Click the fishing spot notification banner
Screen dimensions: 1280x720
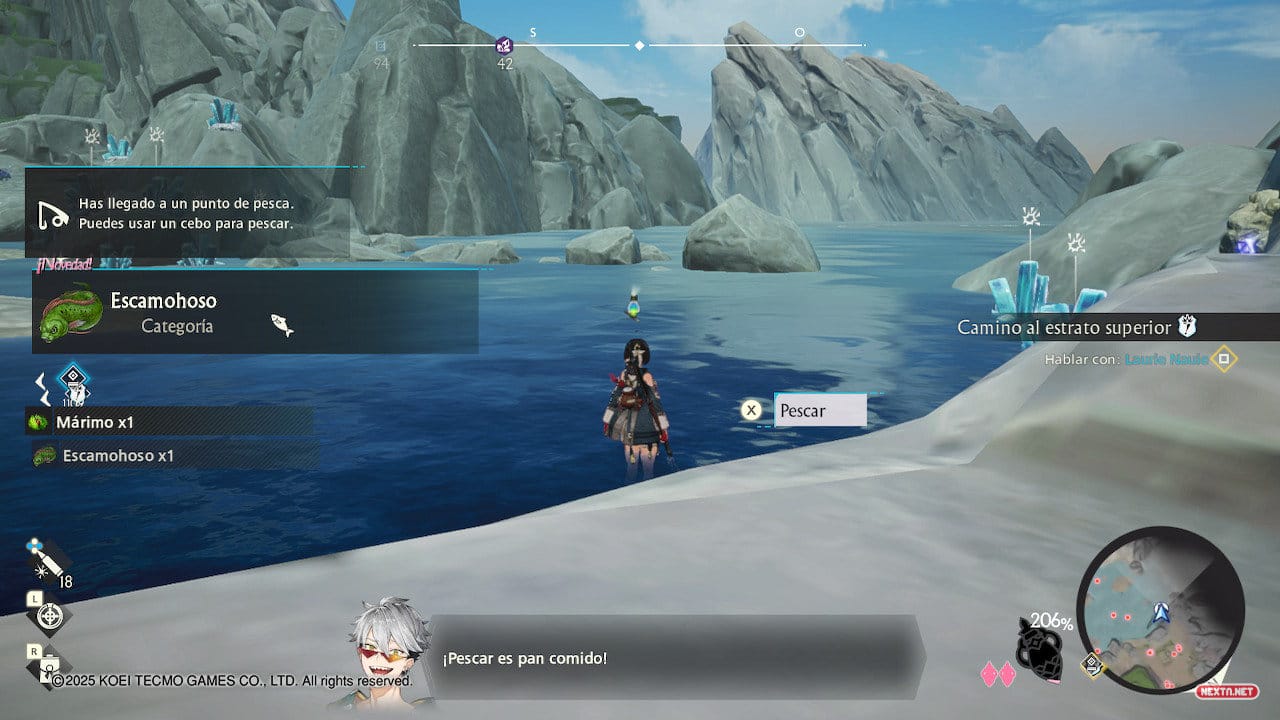[x=190, y=213]
